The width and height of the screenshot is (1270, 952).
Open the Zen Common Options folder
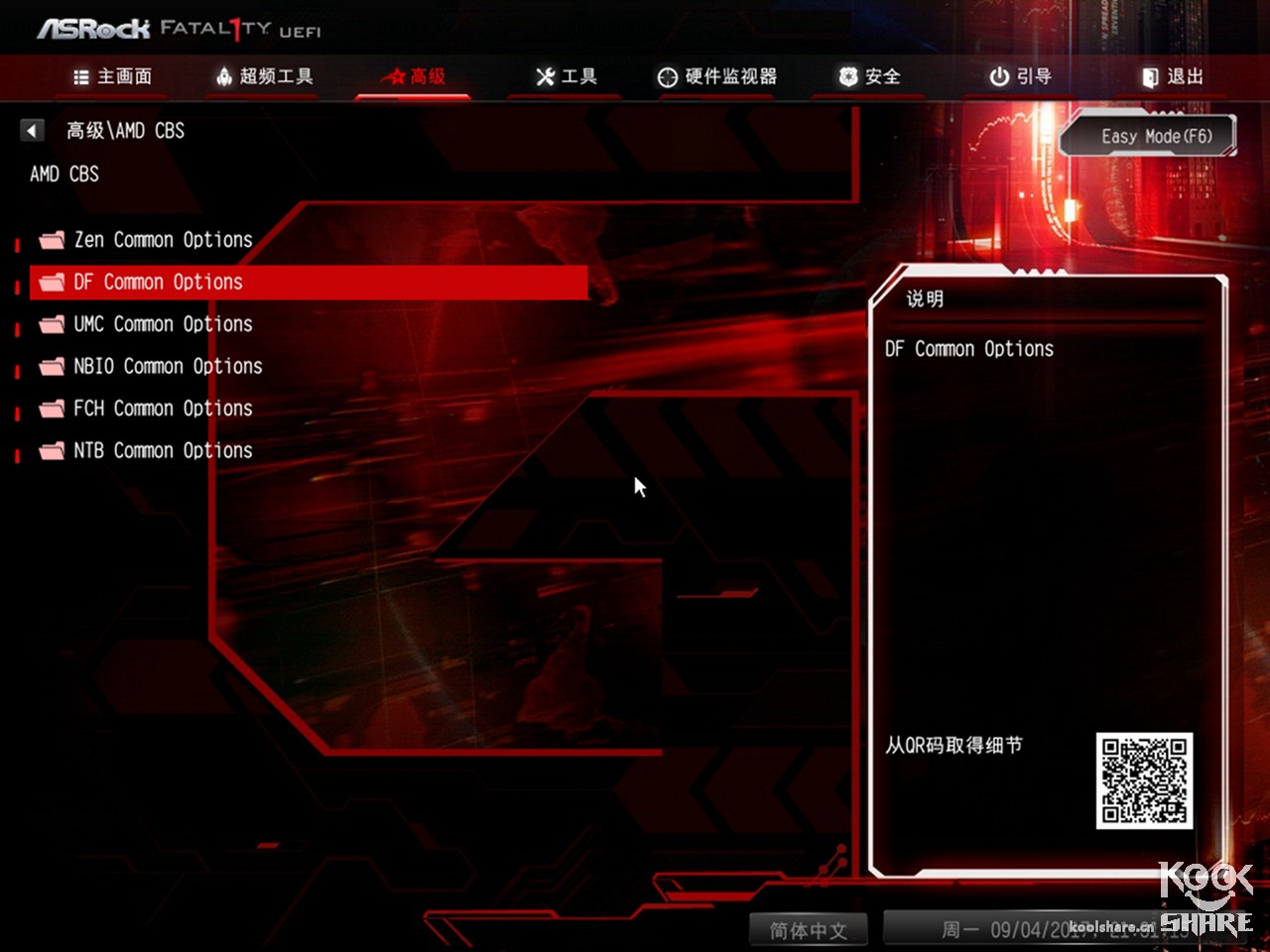pyautogui.click(x=162, y=239)
